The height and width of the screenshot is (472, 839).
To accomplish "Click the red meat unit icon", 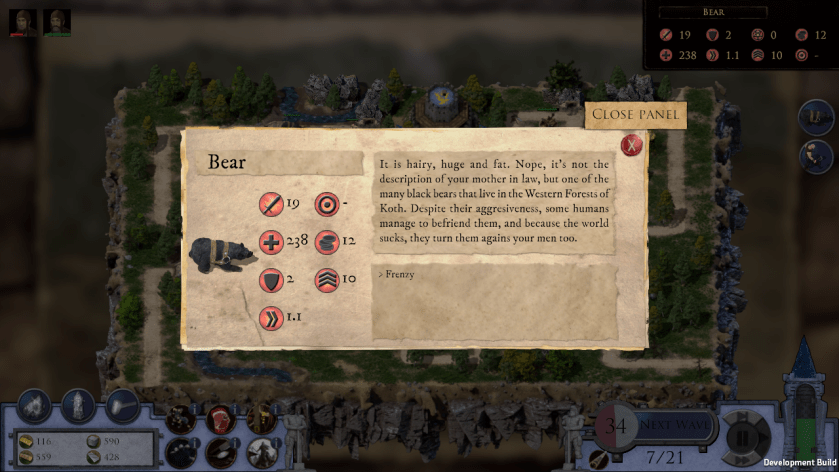I will pos(220,418).
